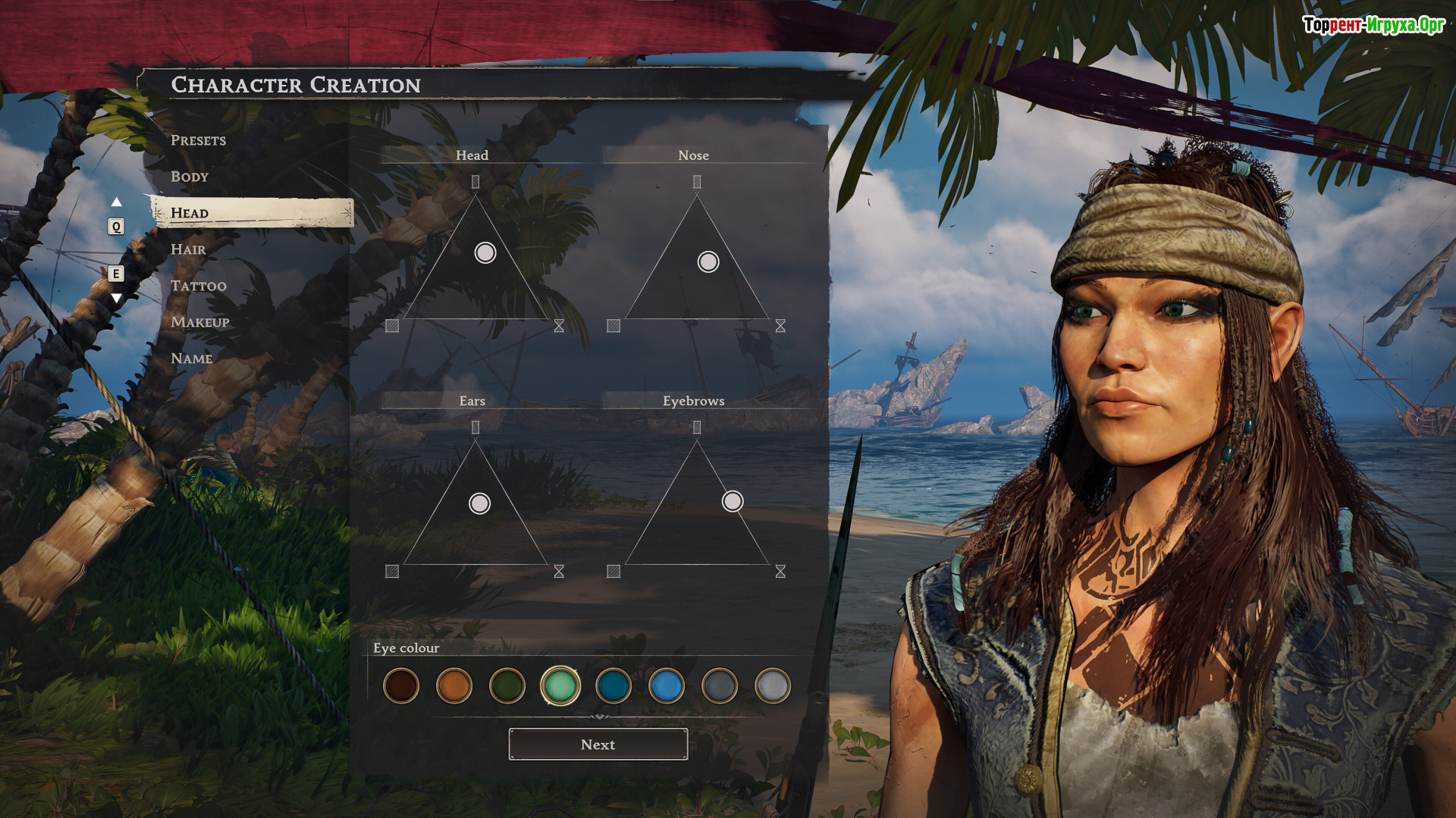Choose the light mint green eye colour
Viewport: 1456px width, 818px height.
pyautogui.click(x=560, y=686)
